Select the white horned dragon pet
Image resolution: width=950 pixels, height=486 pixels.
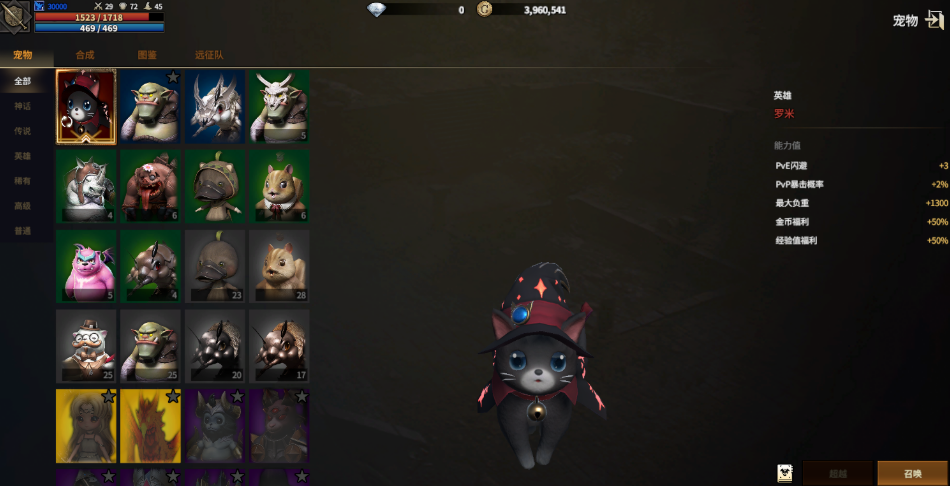coord(214,106)
